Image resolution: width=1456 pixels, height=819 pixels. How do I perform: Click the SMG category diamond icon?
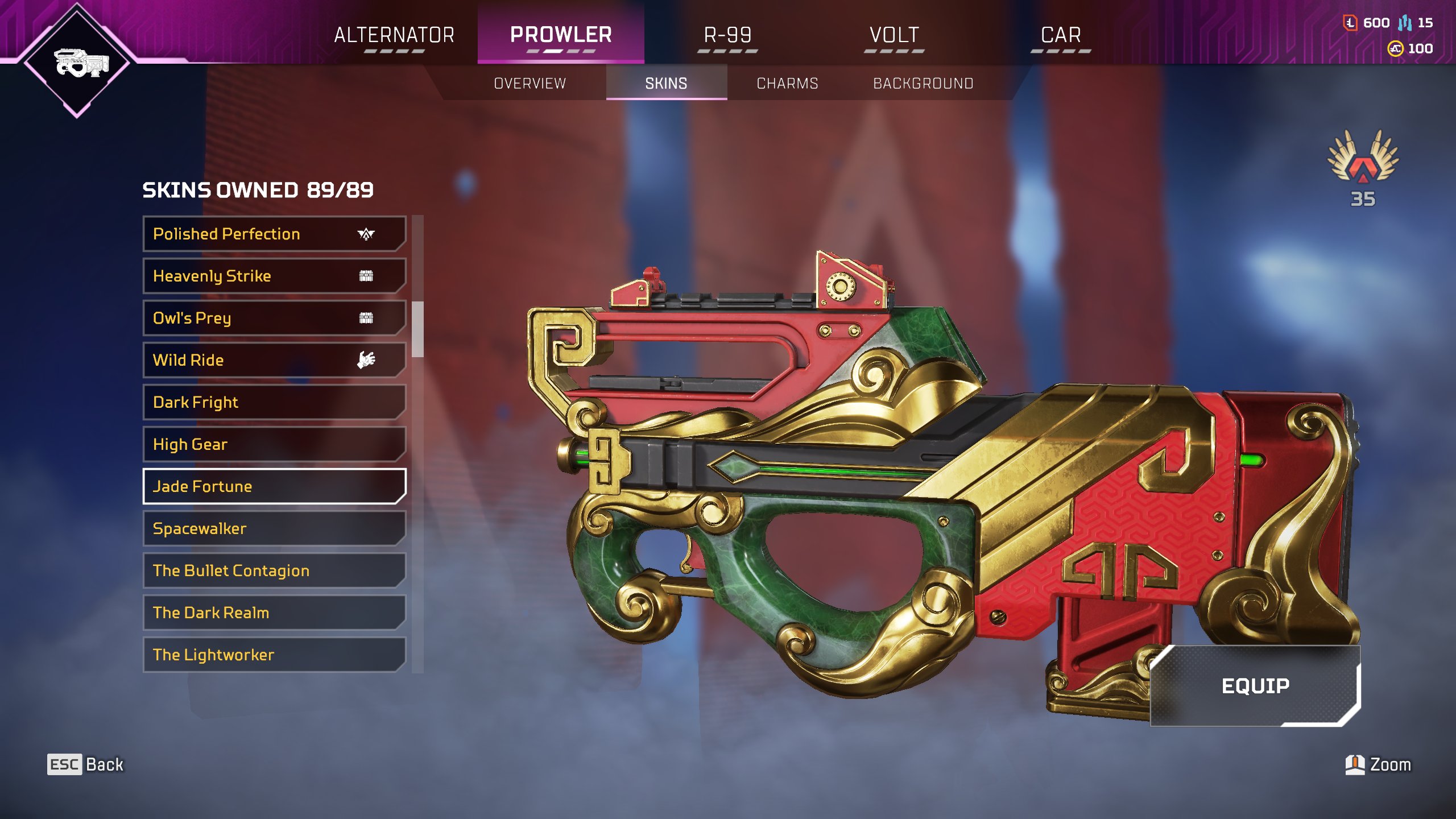(77, 61)
